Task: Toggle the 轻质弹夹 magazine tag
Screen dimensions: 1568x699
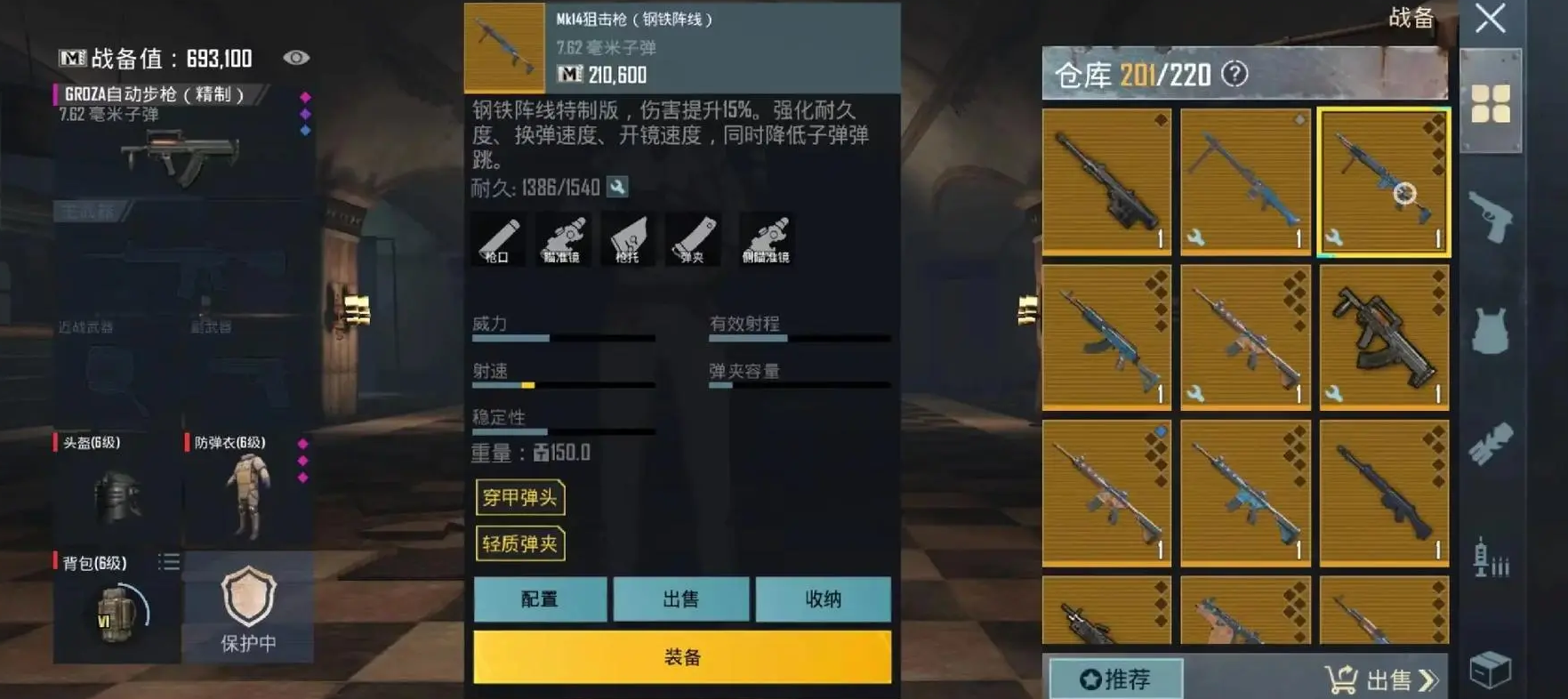Action: (521, 545)
